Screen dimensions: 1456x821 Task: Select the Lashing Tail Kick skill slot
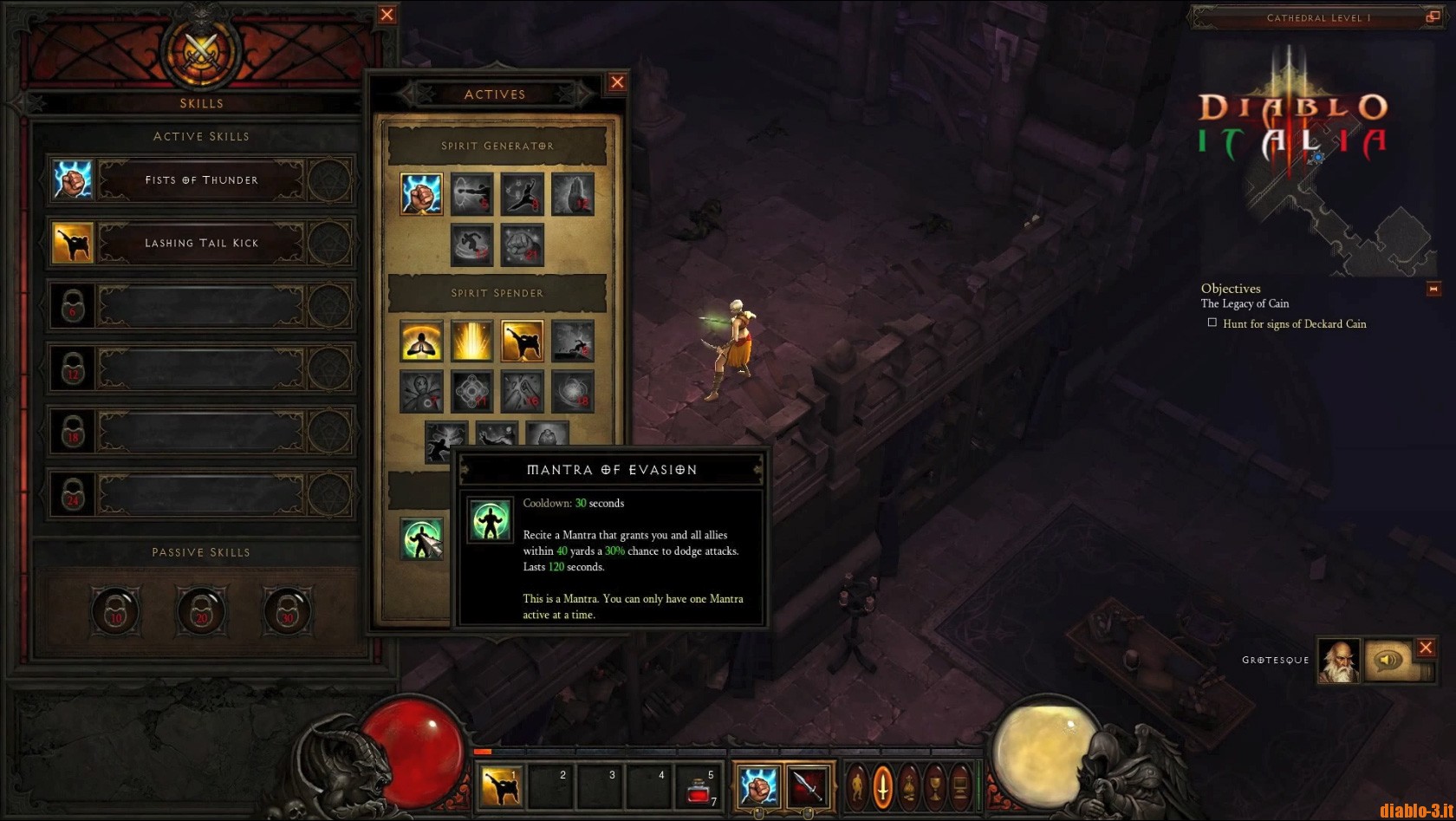tap(201, 243)
